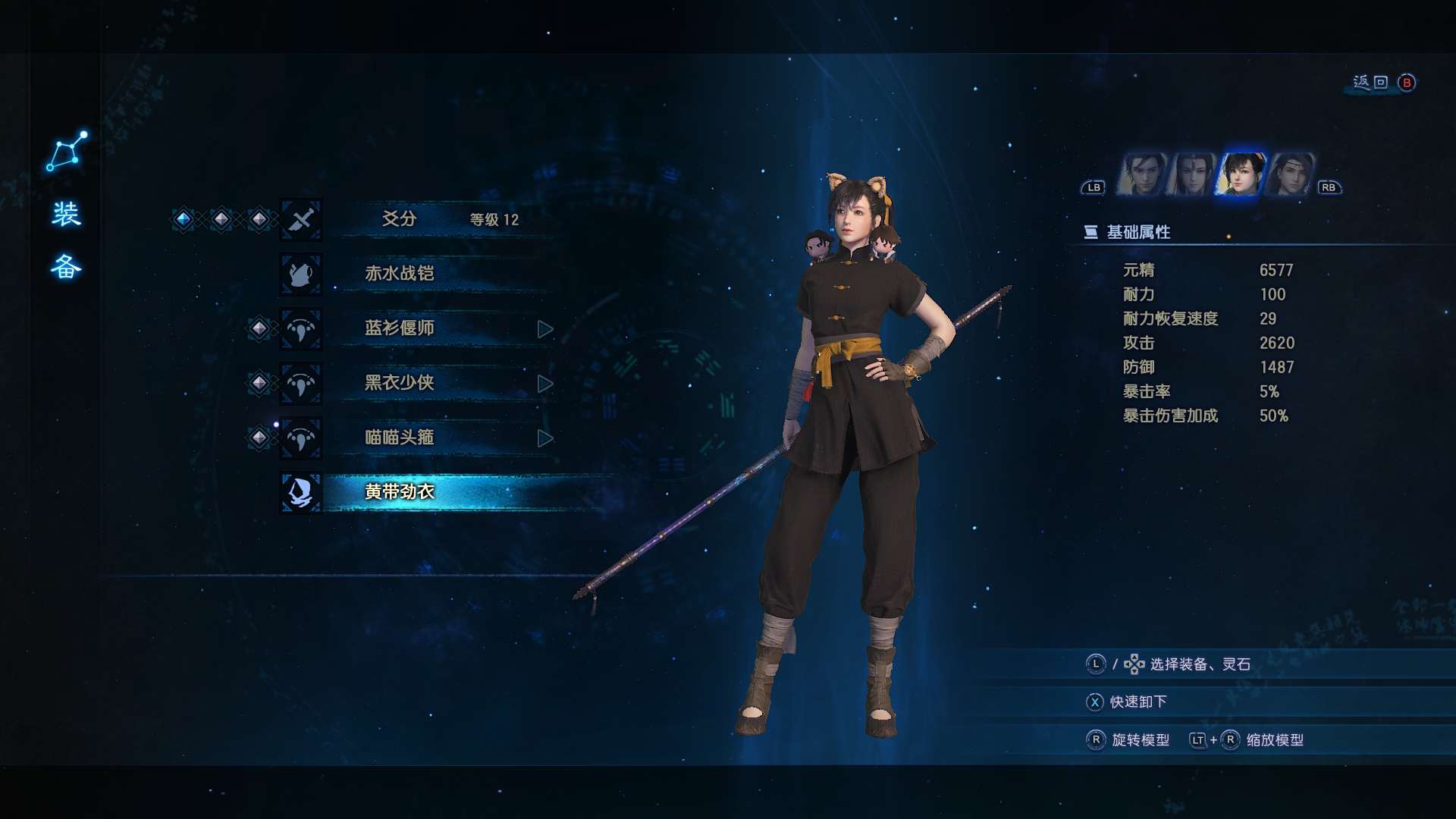1456x819 pixels.
Task: Switch to the male portrait with forehead jewel
Action: coord(1191,174)
